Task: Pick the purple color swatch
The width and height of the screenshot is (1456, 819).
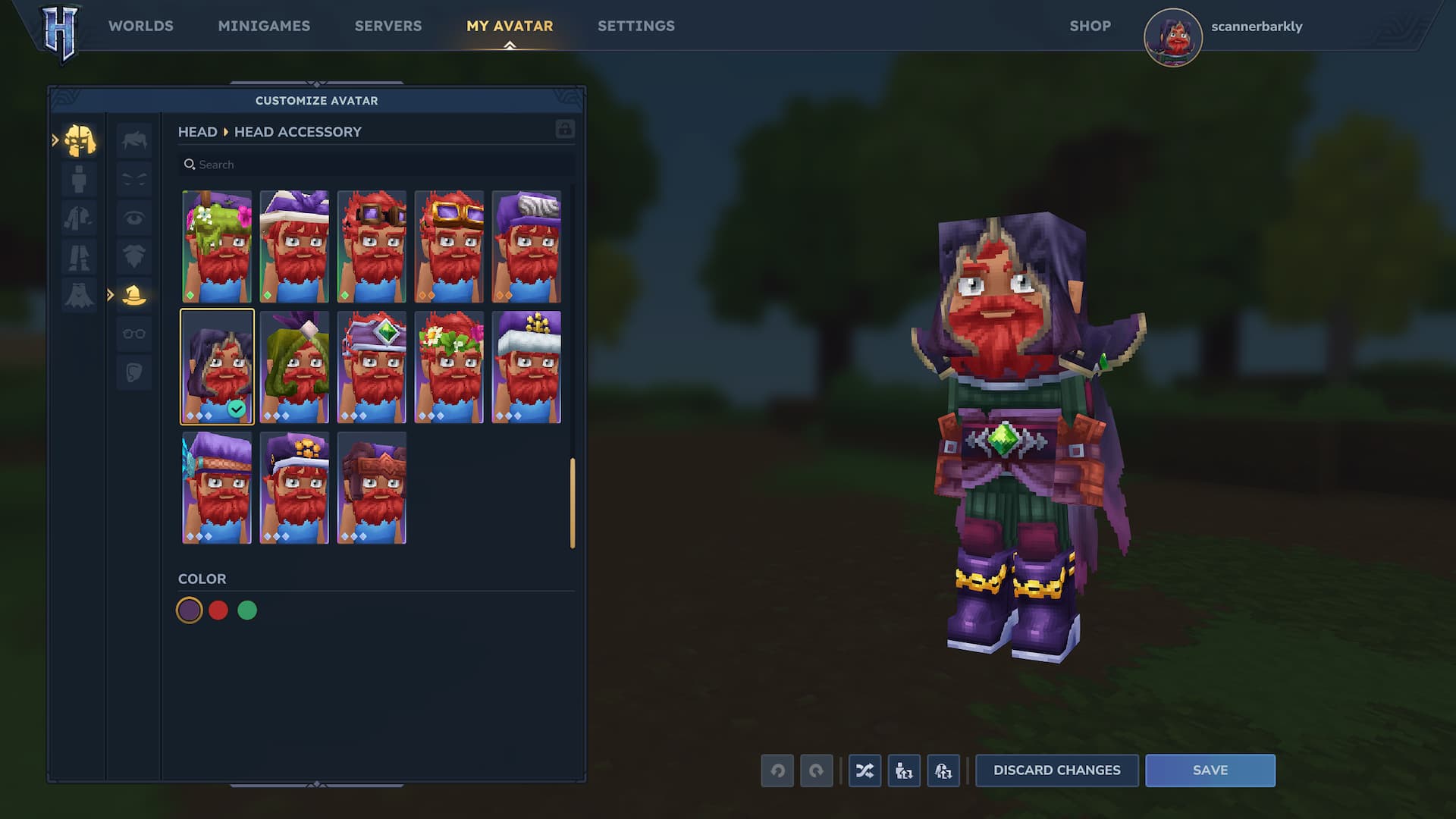Action: click(190, 610)
